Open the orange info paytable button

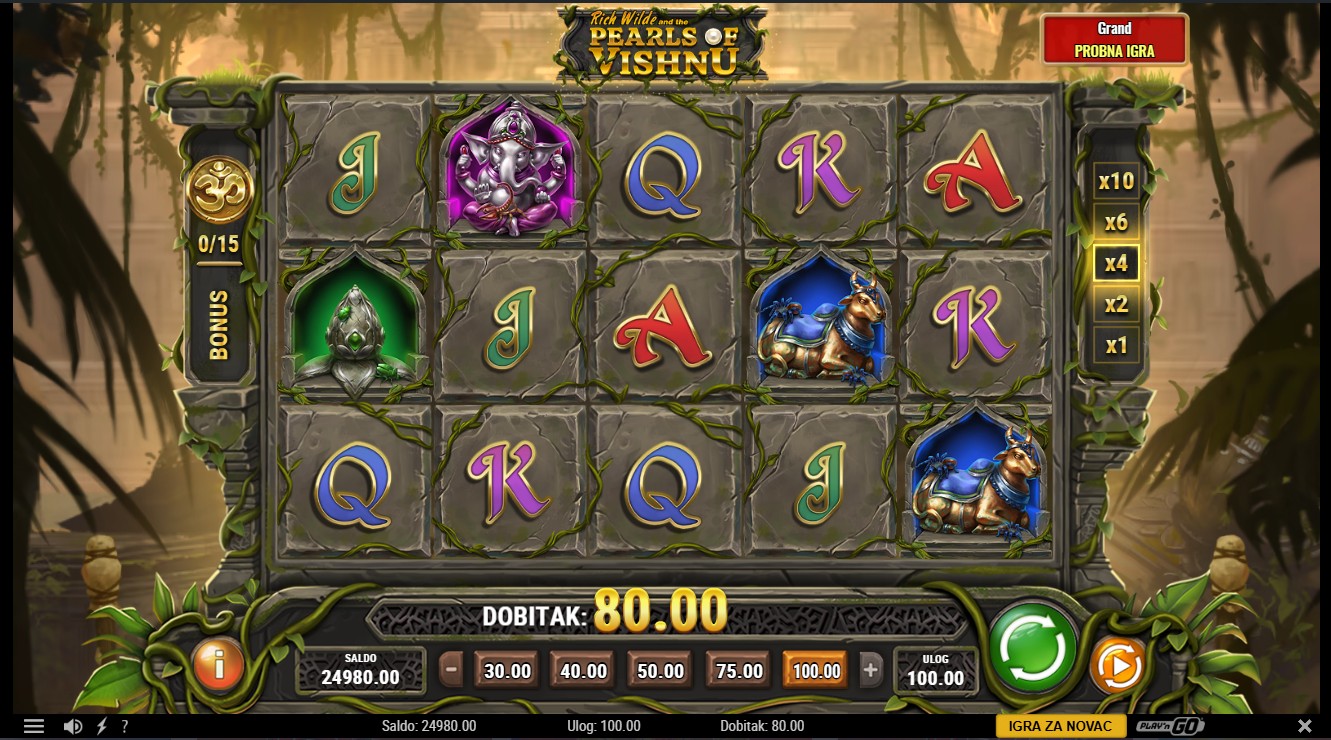point(218,664)
